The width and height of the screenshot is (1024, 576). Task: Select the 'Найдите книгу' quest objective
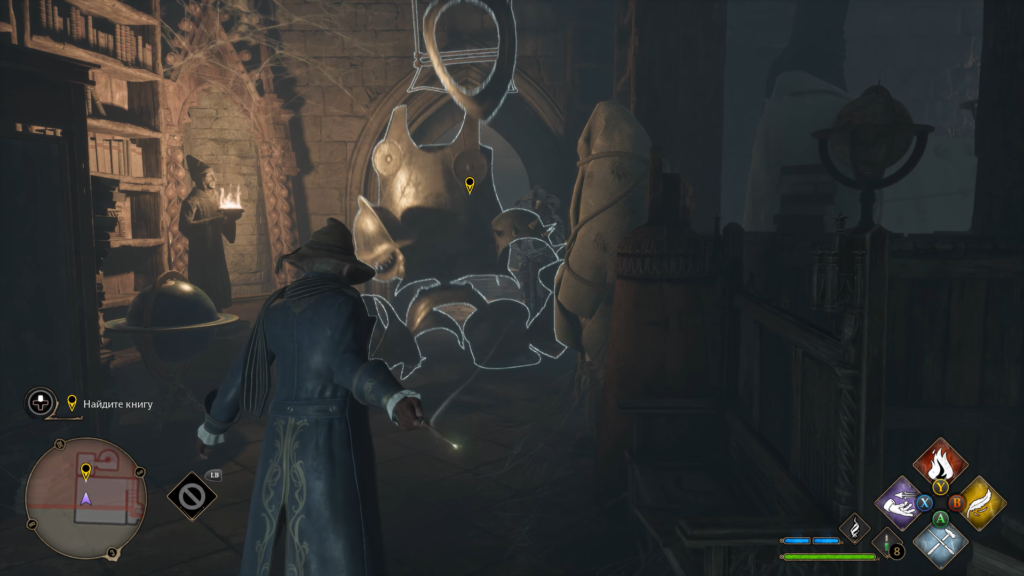(117, 404)
